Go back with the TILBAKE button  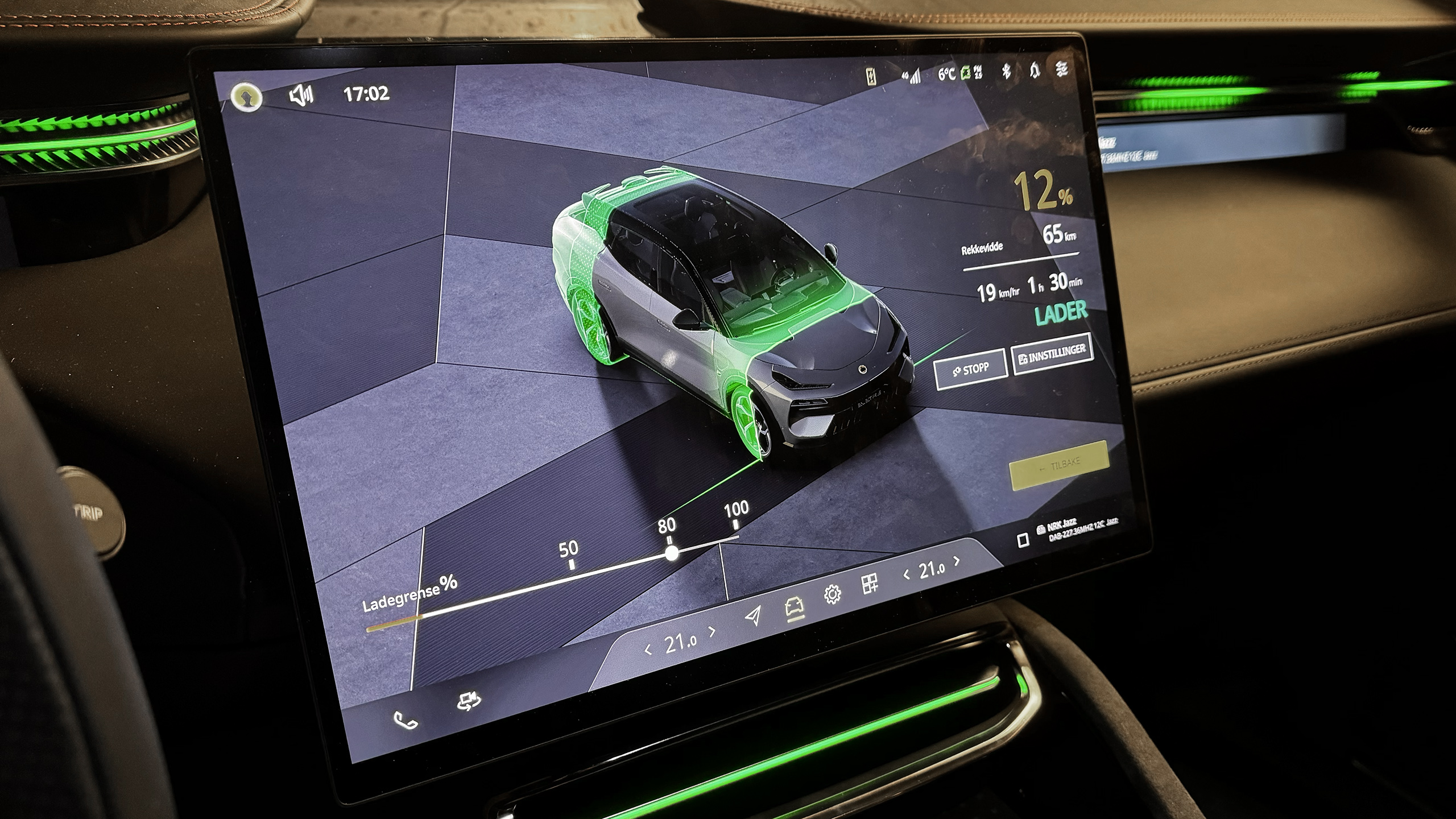pyautogui.click(x=1059, y=465)
